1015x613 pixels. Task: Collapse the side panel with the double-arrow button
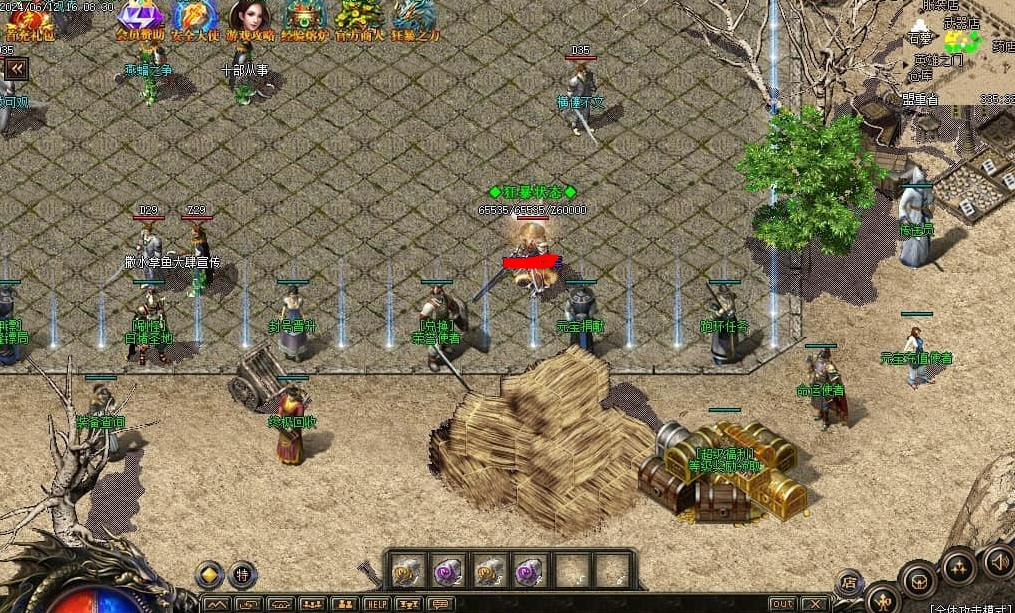[x=15, y=68]
